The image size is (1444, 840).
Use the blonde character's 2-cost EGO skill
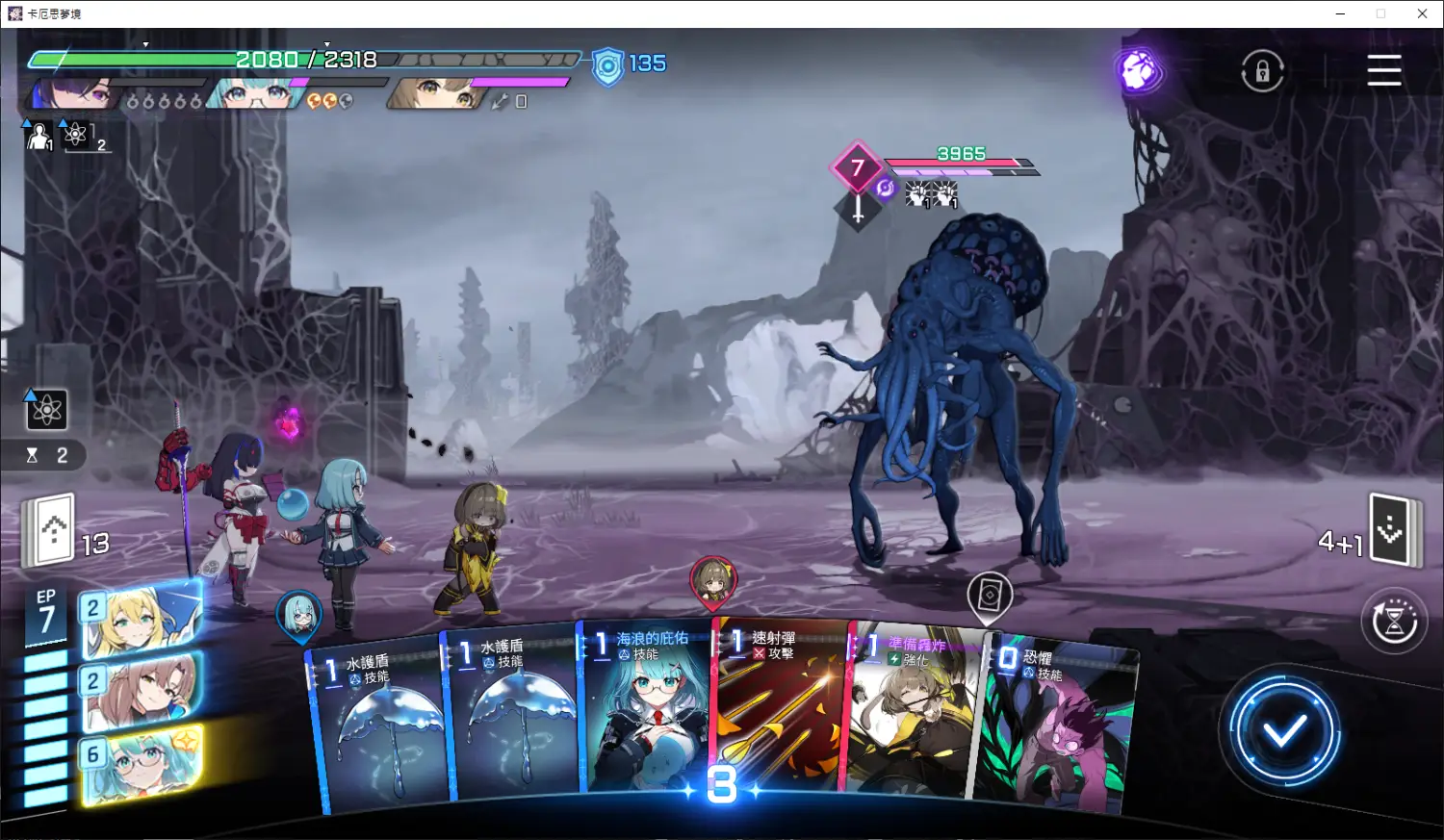tap(142, 621)
